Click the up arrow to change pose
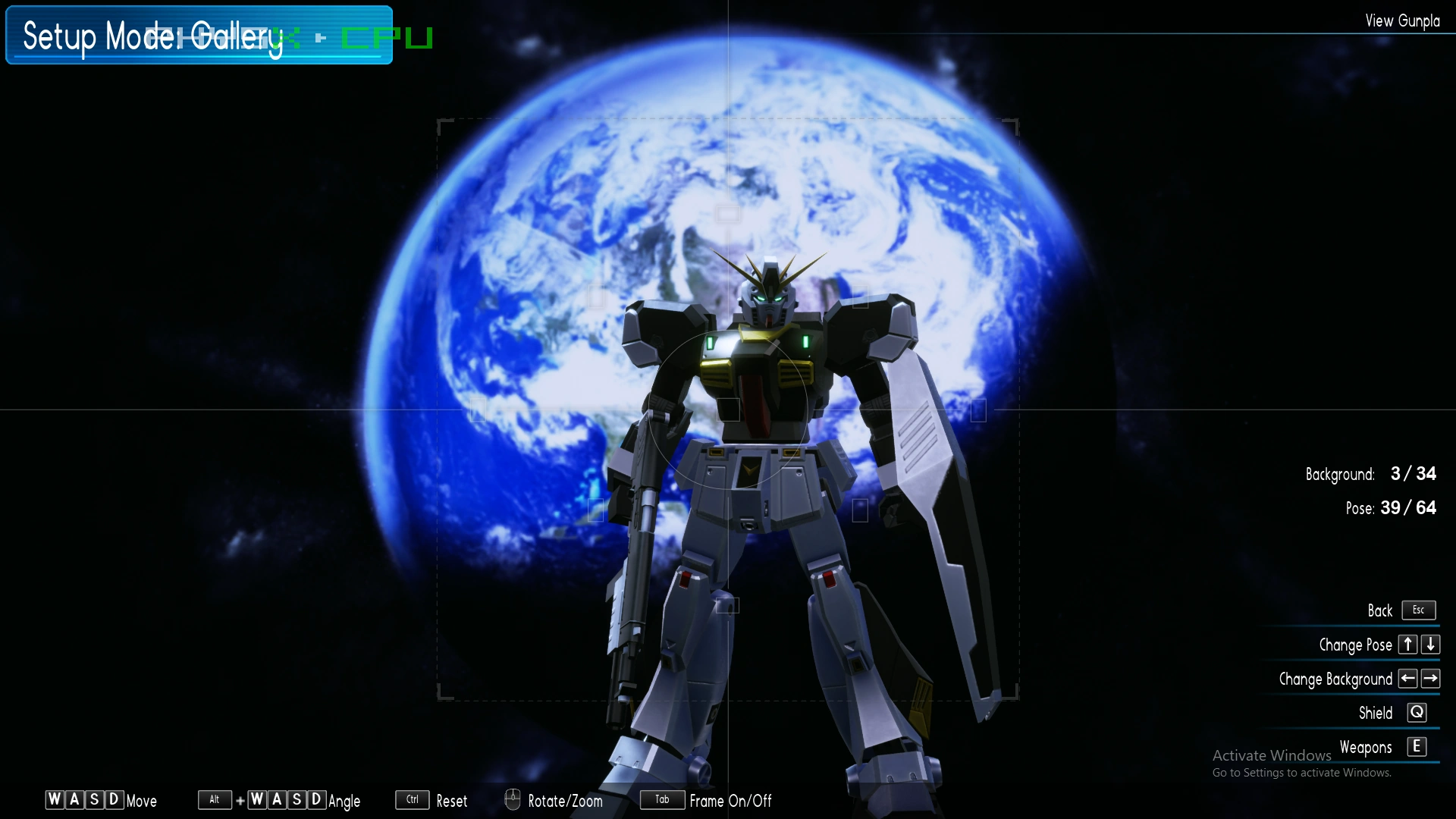 click(1407, 645)
